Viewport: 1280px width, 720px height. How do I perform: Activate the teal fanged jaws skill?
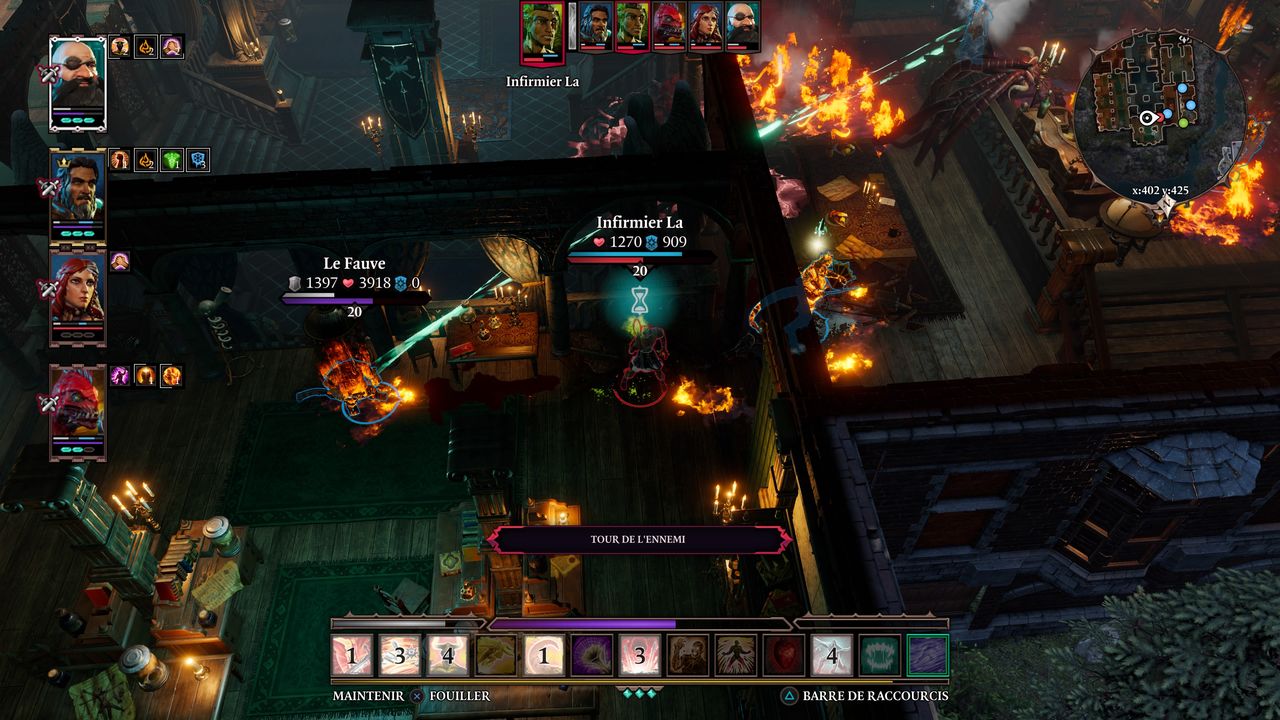pos(880,655)
